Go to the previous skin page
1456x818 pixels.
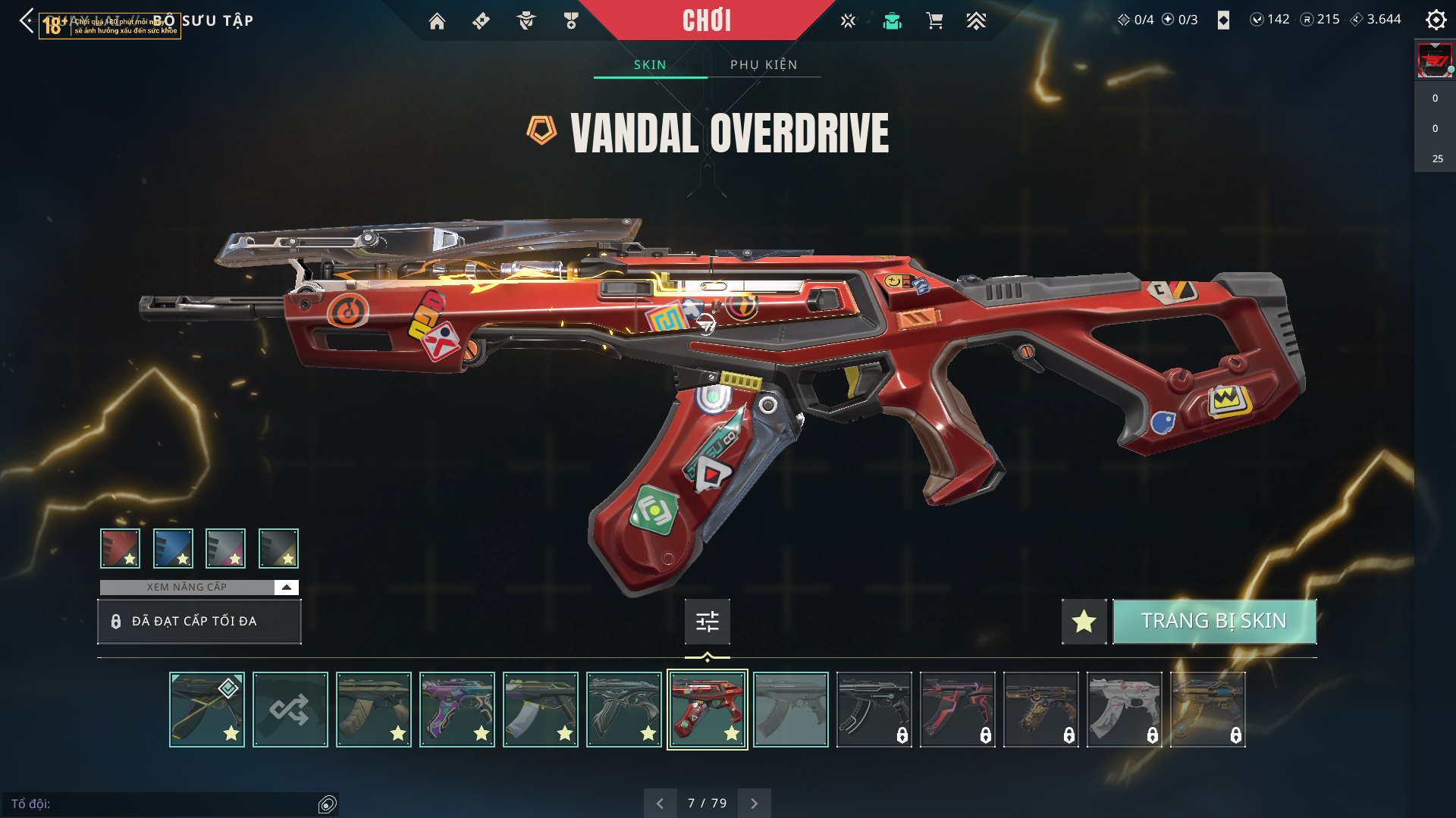(x=660, y=803)
